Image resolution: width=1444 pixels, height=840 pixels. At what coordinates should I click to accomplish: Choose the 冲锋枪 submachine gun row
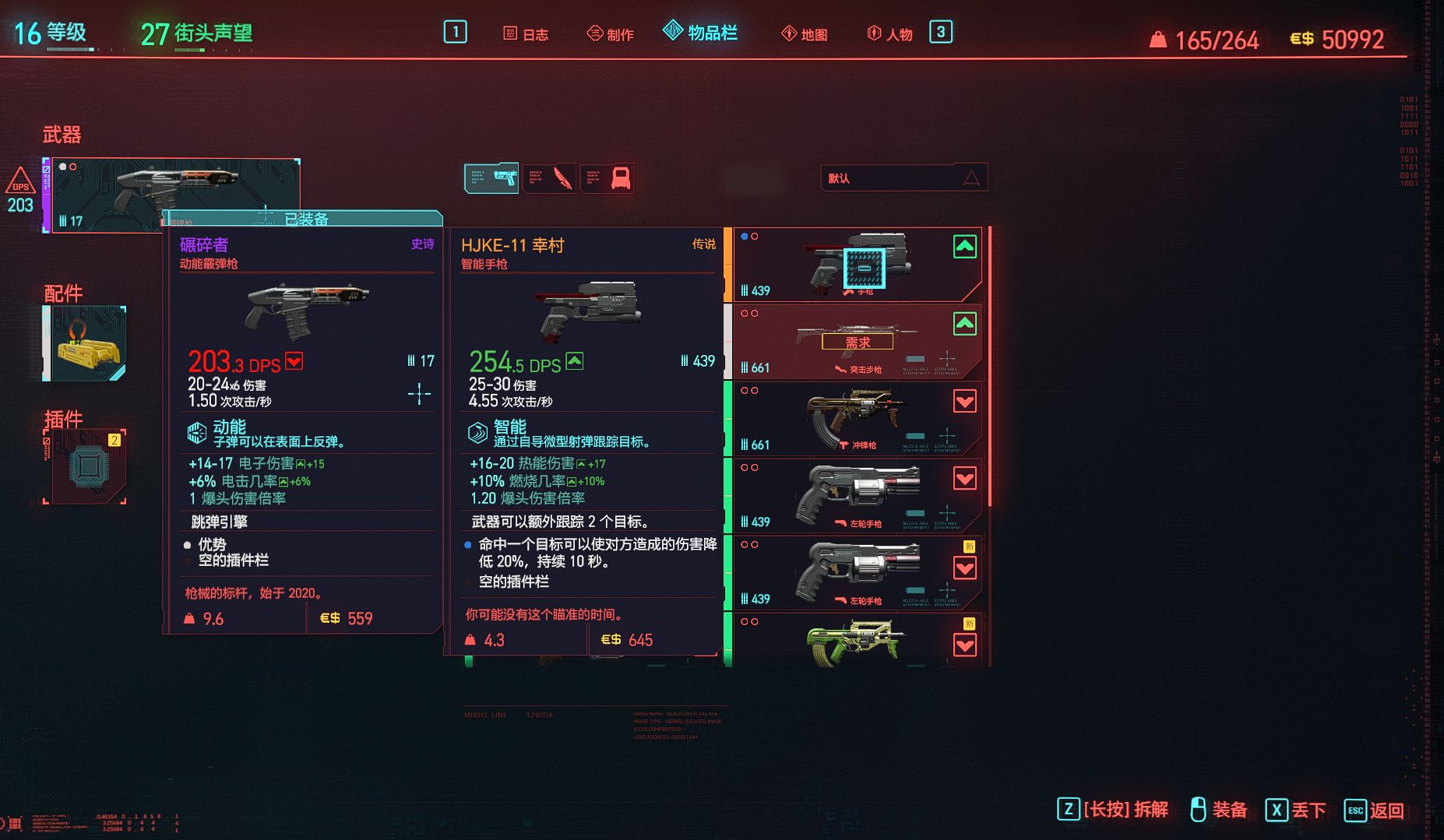point(857,419)
